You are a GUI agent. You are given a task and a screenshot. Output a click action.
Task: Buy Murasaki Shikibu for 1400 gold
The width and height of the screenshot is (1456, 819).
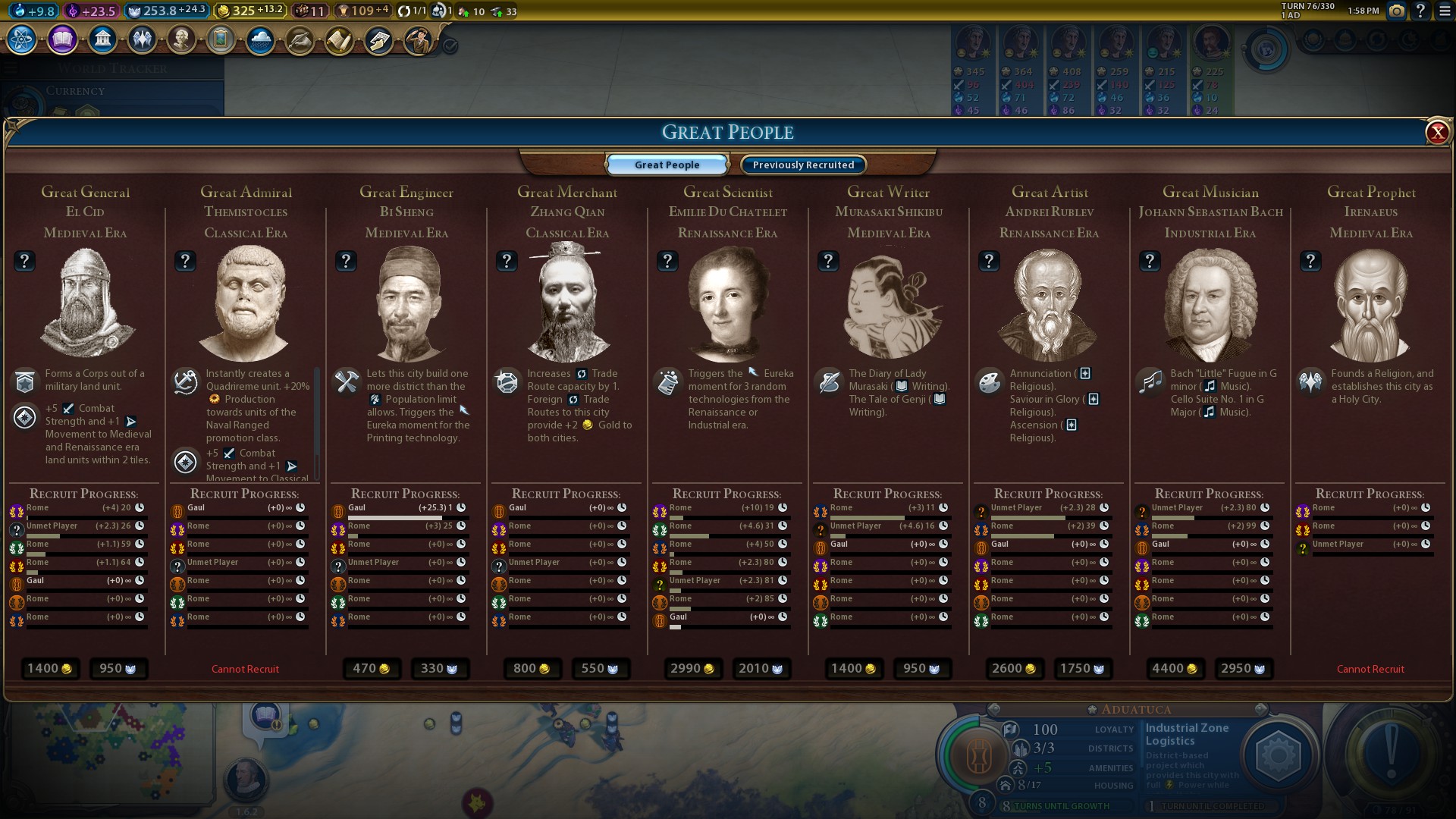(854, 668)
